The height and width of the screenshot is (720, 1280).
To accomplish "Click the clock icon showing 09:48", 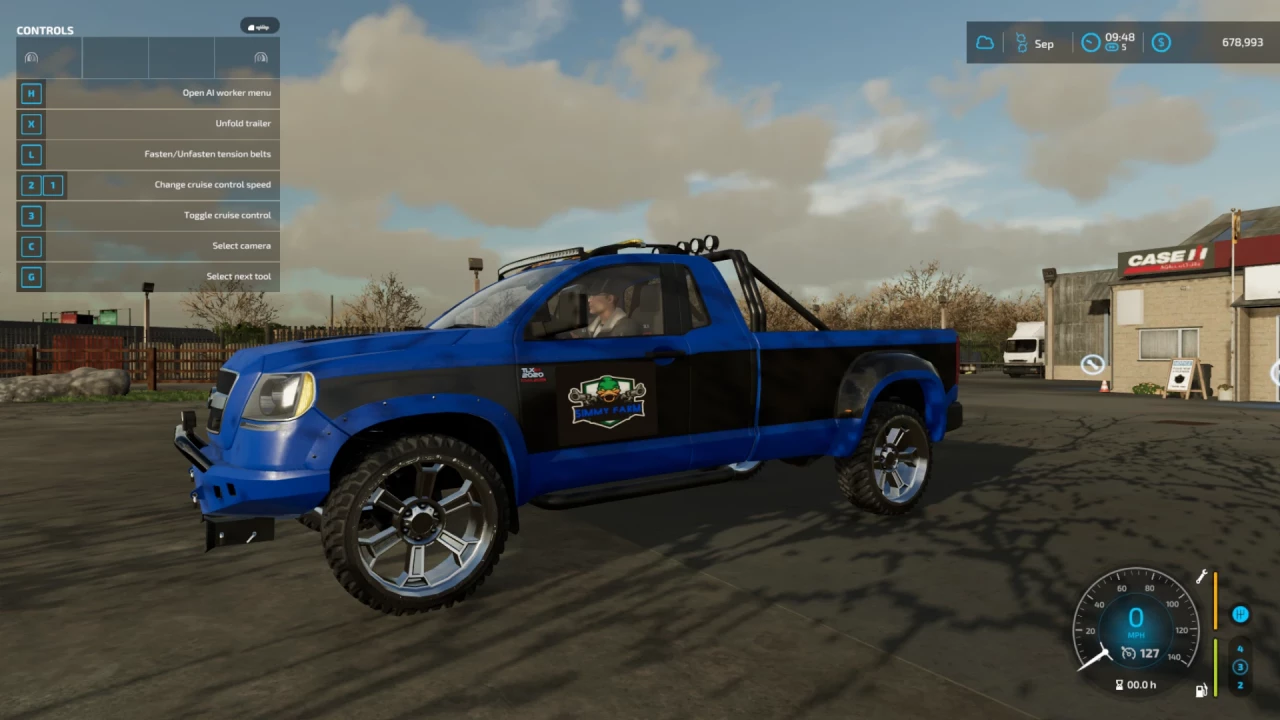I will click(x=1089, y=42).
